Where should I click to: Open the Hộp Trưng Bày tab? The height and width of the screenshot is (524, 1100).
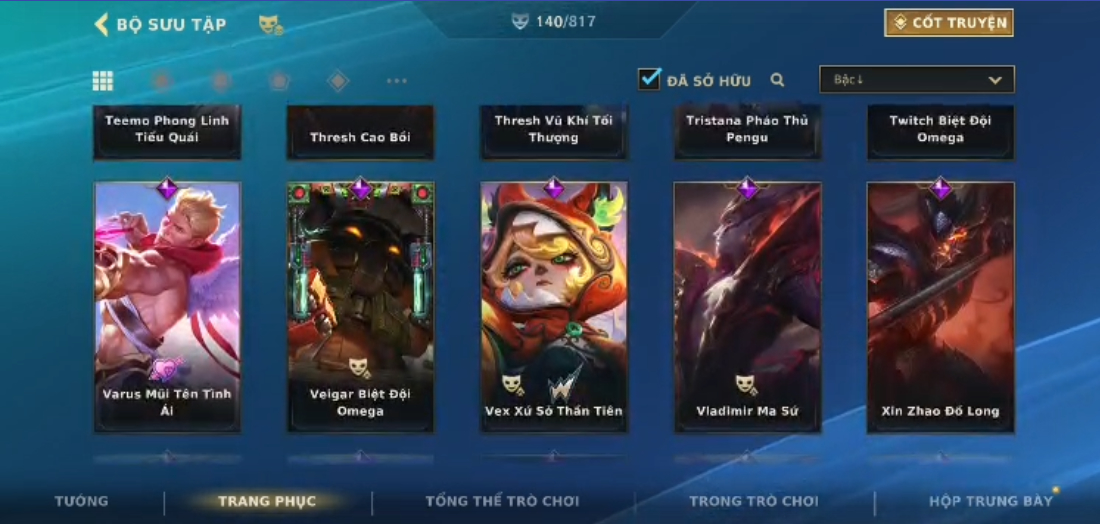pyautogui.click(x=990, y=501)
